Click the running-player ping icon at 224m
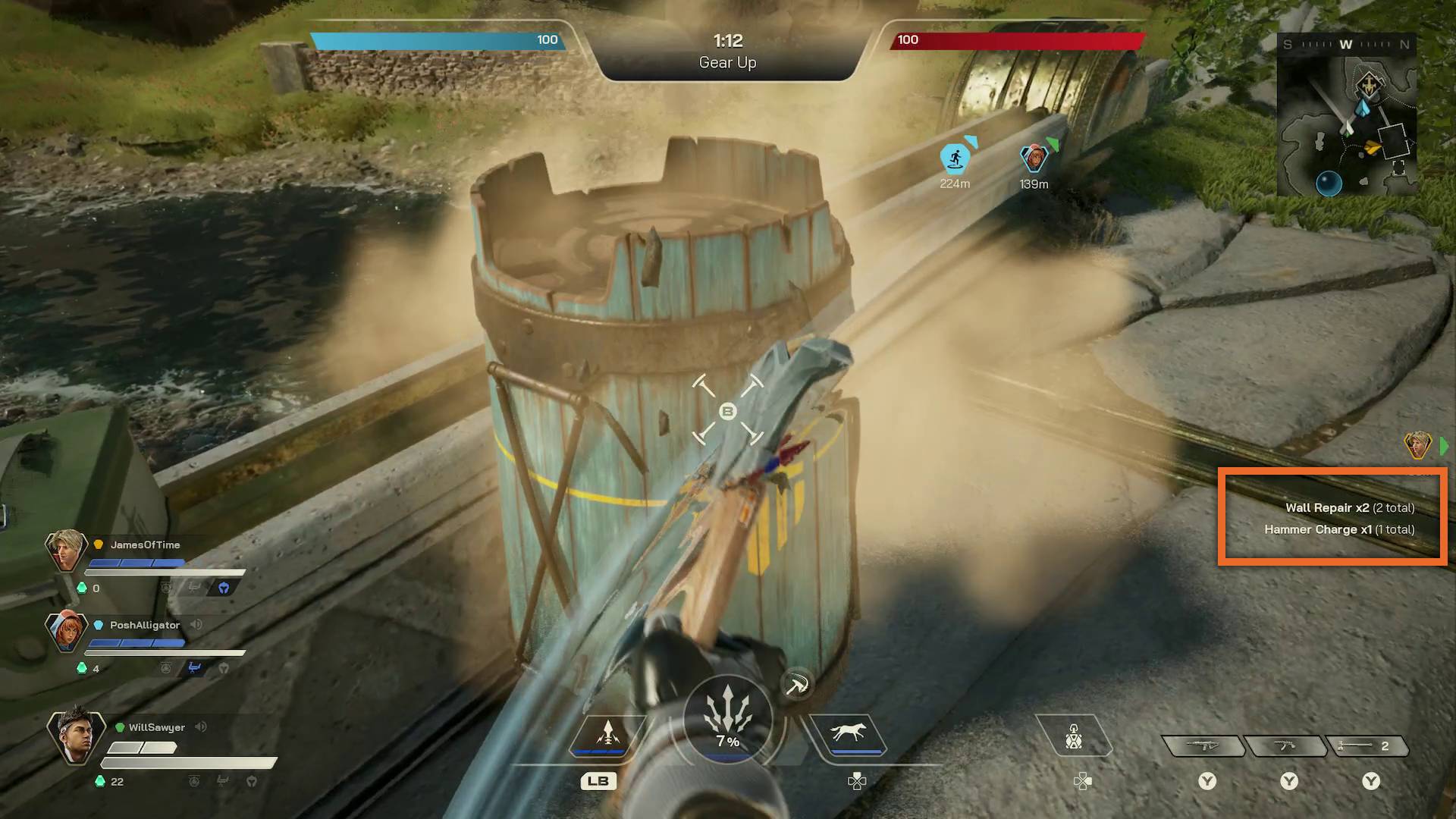 (x=956, y=158)
